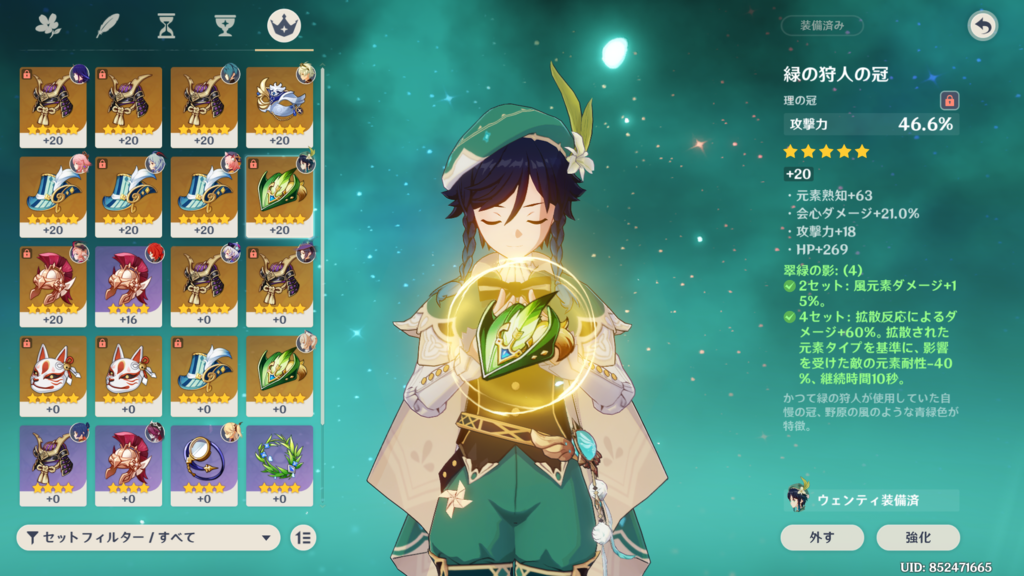
Task: Select the blue feathered hat at +0
Action: tap(204, 374)
